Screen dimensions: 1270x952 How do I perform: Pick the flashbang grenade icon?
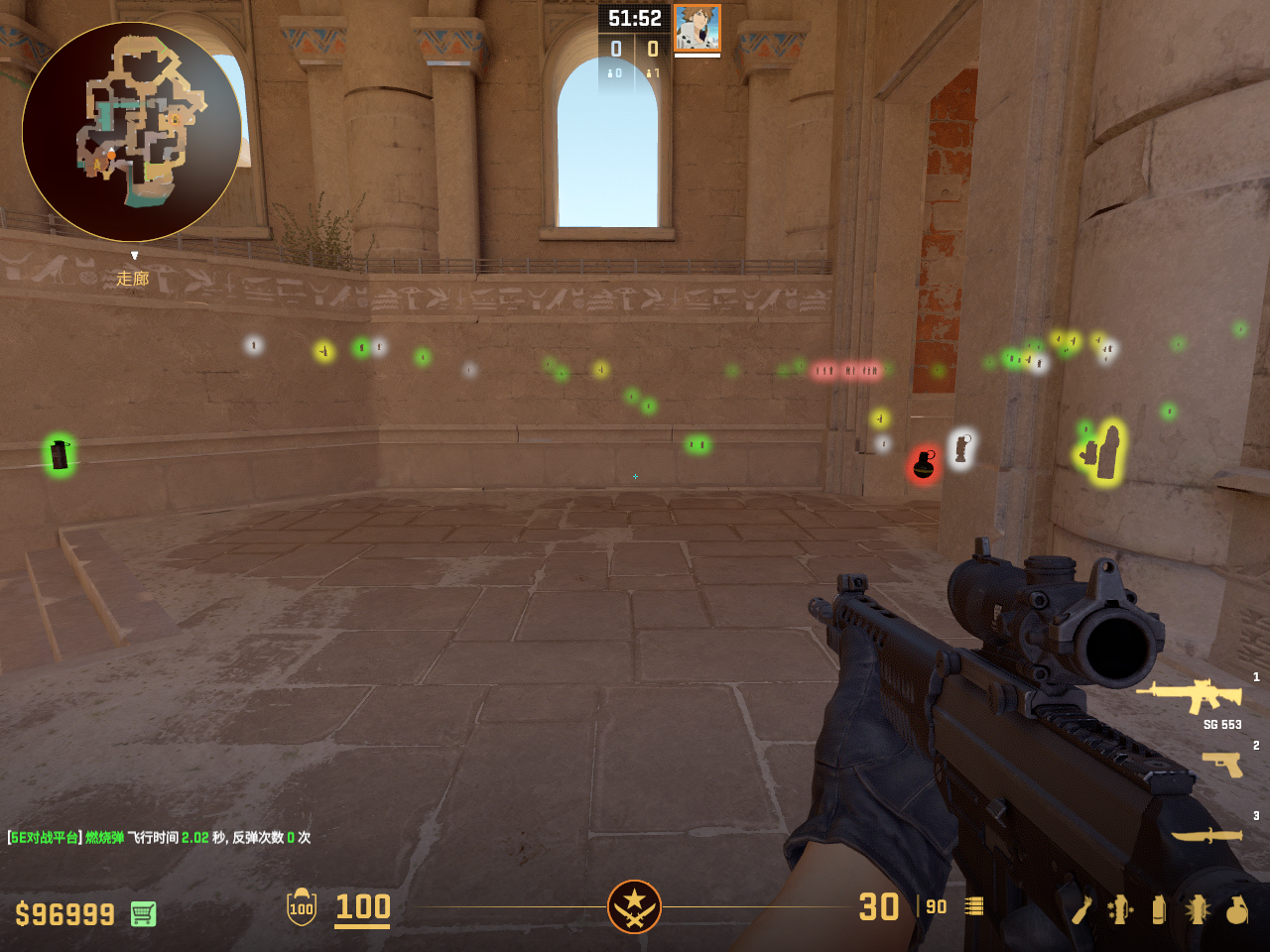pyautogui.click(x=1198, y=909)
